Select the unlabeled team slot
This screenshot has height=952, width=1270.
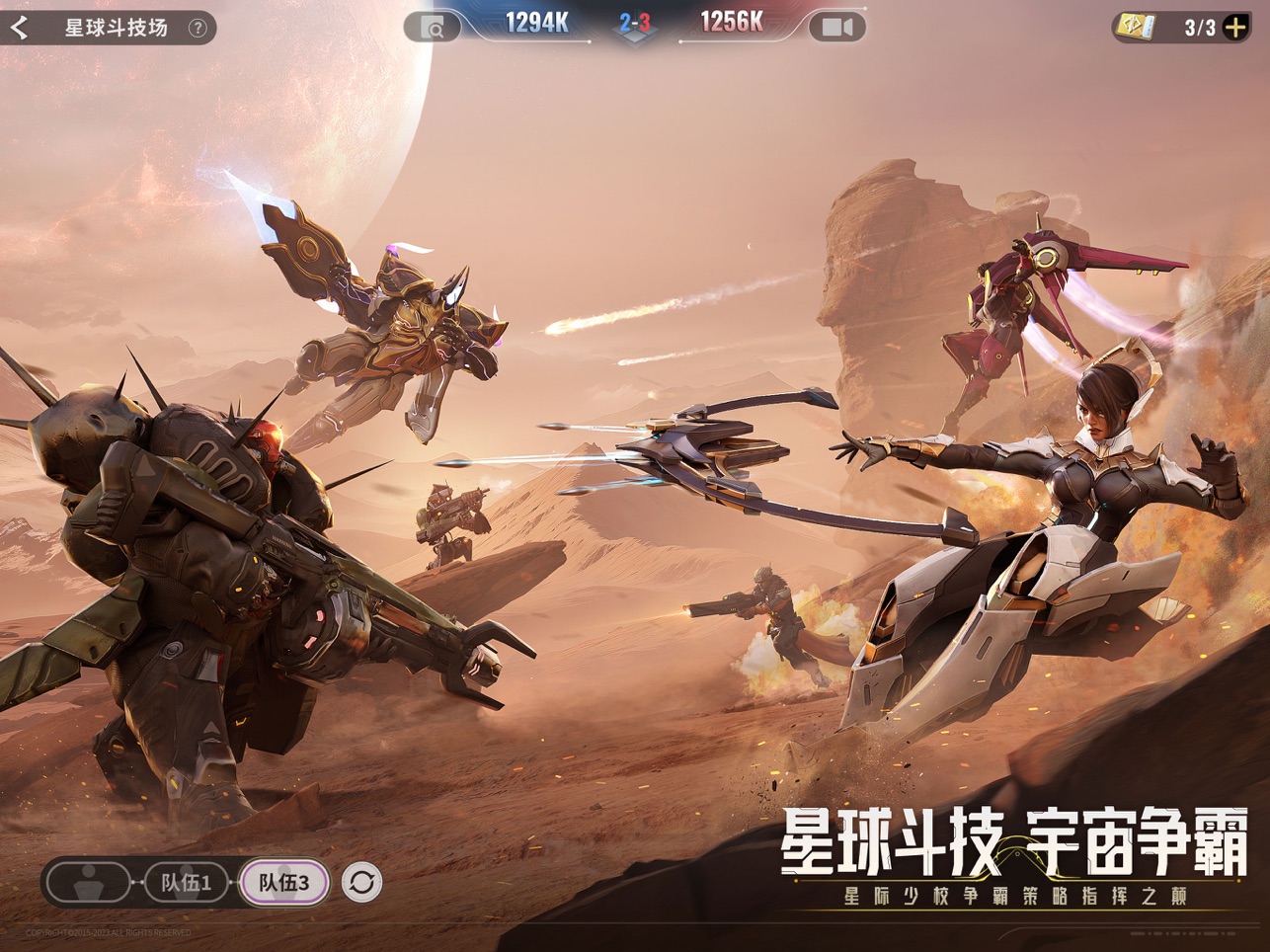click(x=89, y=882)
